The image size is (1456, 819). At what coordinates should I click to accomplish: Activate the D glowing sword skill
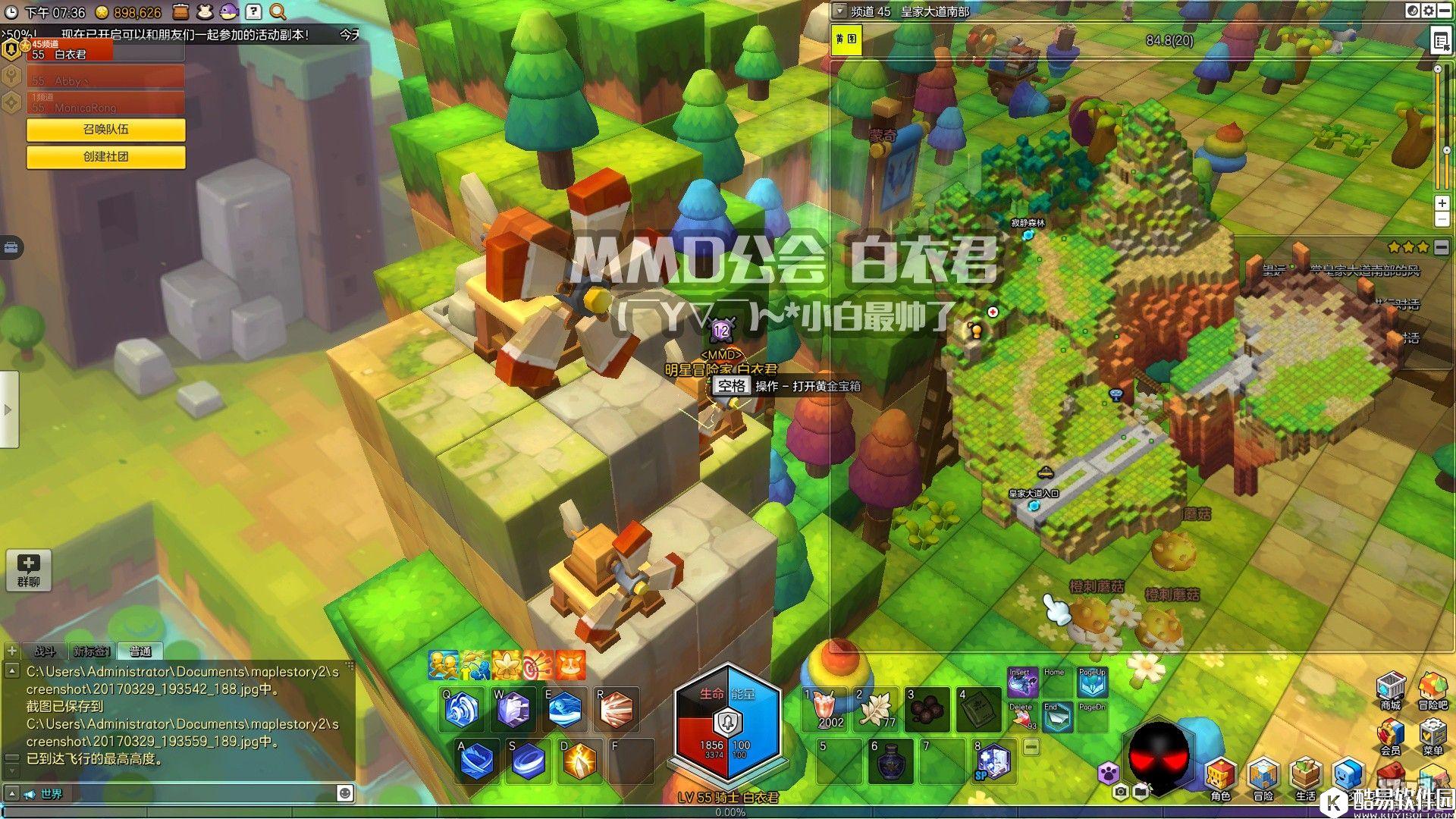579,761
